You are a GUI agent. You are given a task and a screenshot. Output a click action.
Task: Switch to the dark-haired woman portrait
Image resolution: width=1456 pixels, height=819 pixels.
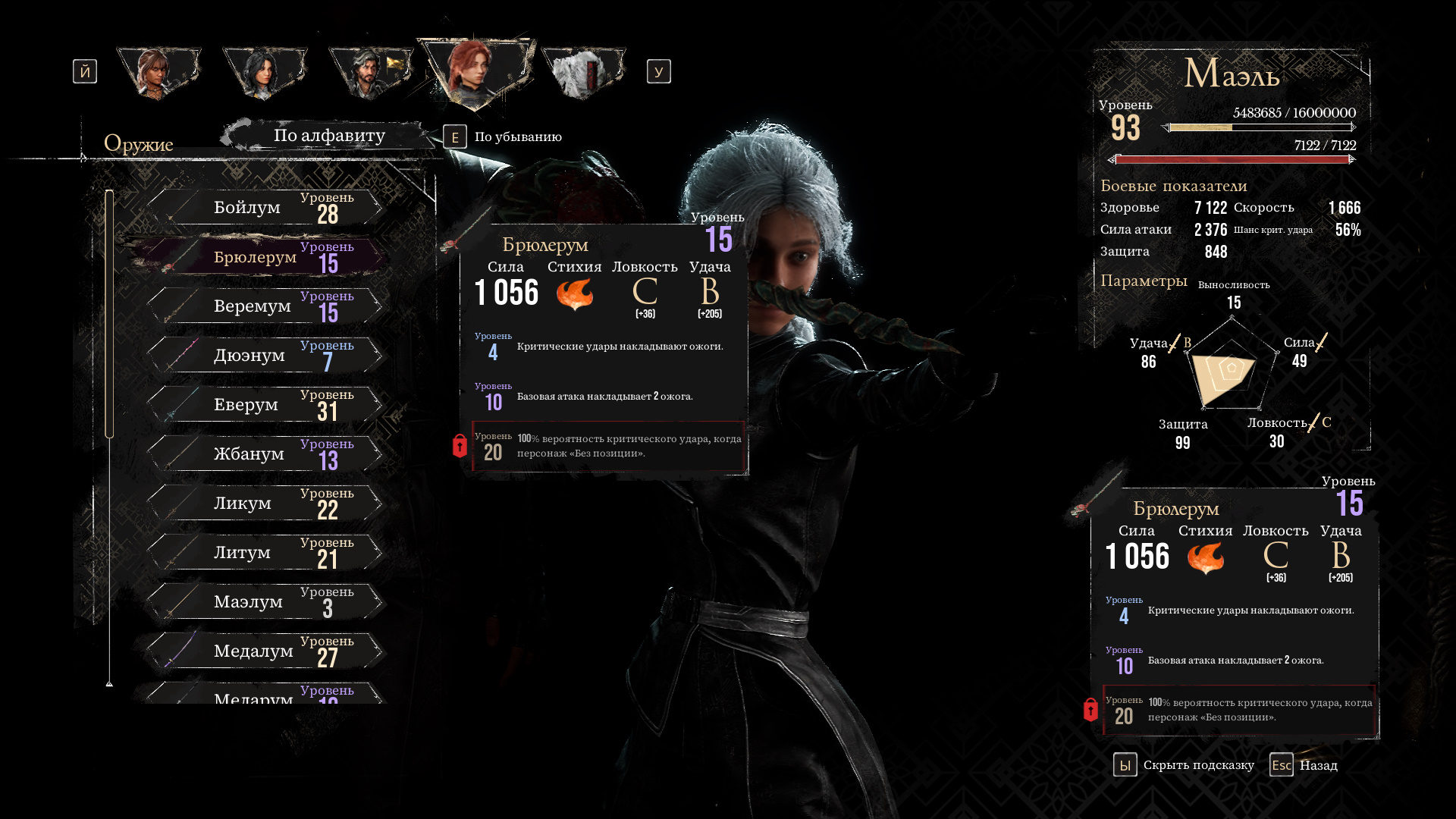(264, 72)
